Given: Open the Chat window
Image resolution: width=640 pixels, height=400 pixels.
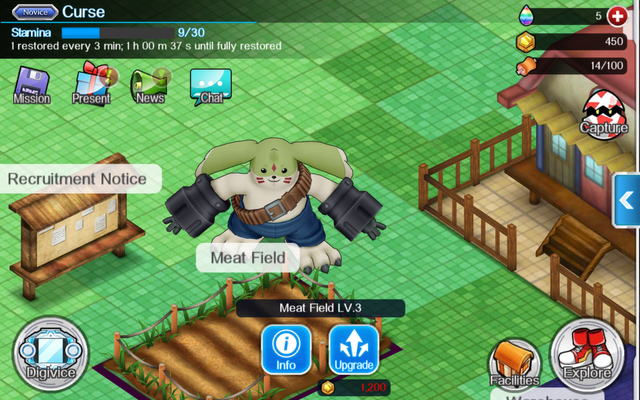Looking at the screenshot, I should coord(210,86).
